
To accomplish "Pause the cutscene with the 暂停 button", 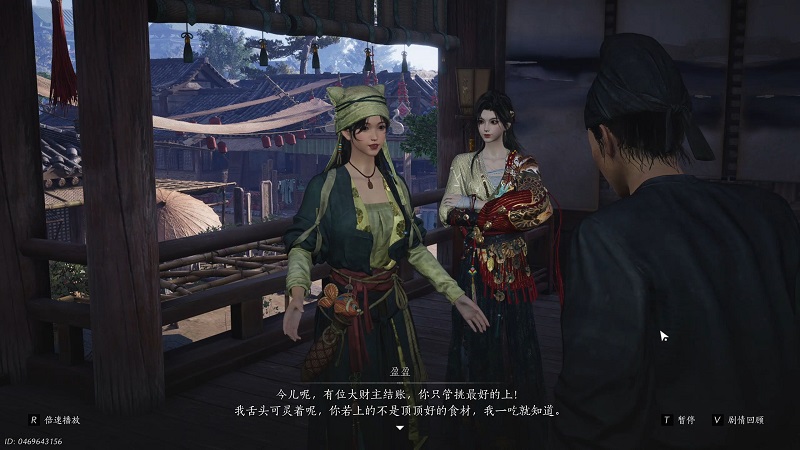I will pos(685,420).
